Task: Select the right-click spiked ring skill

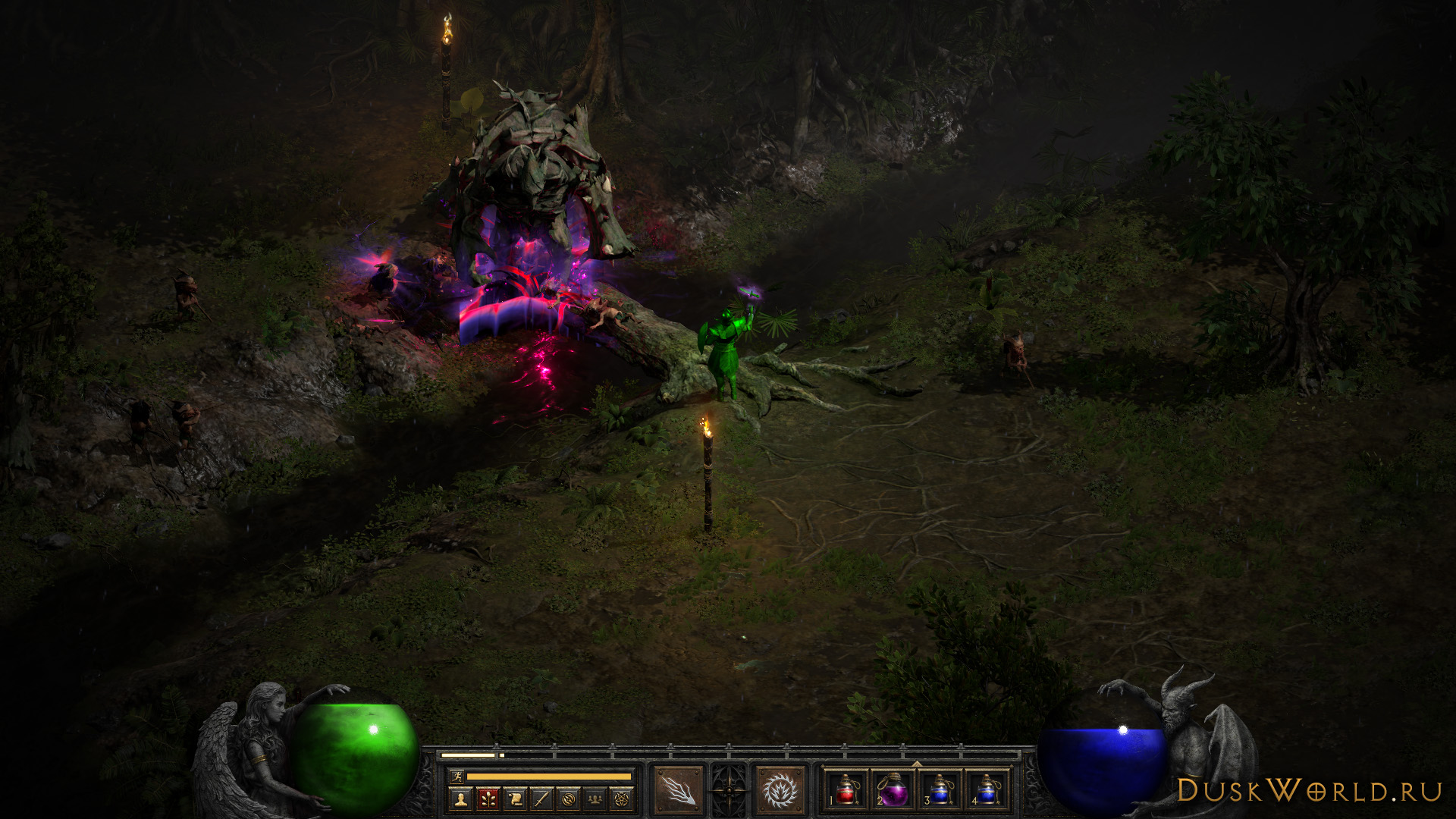Action: [x=779, y=790]
